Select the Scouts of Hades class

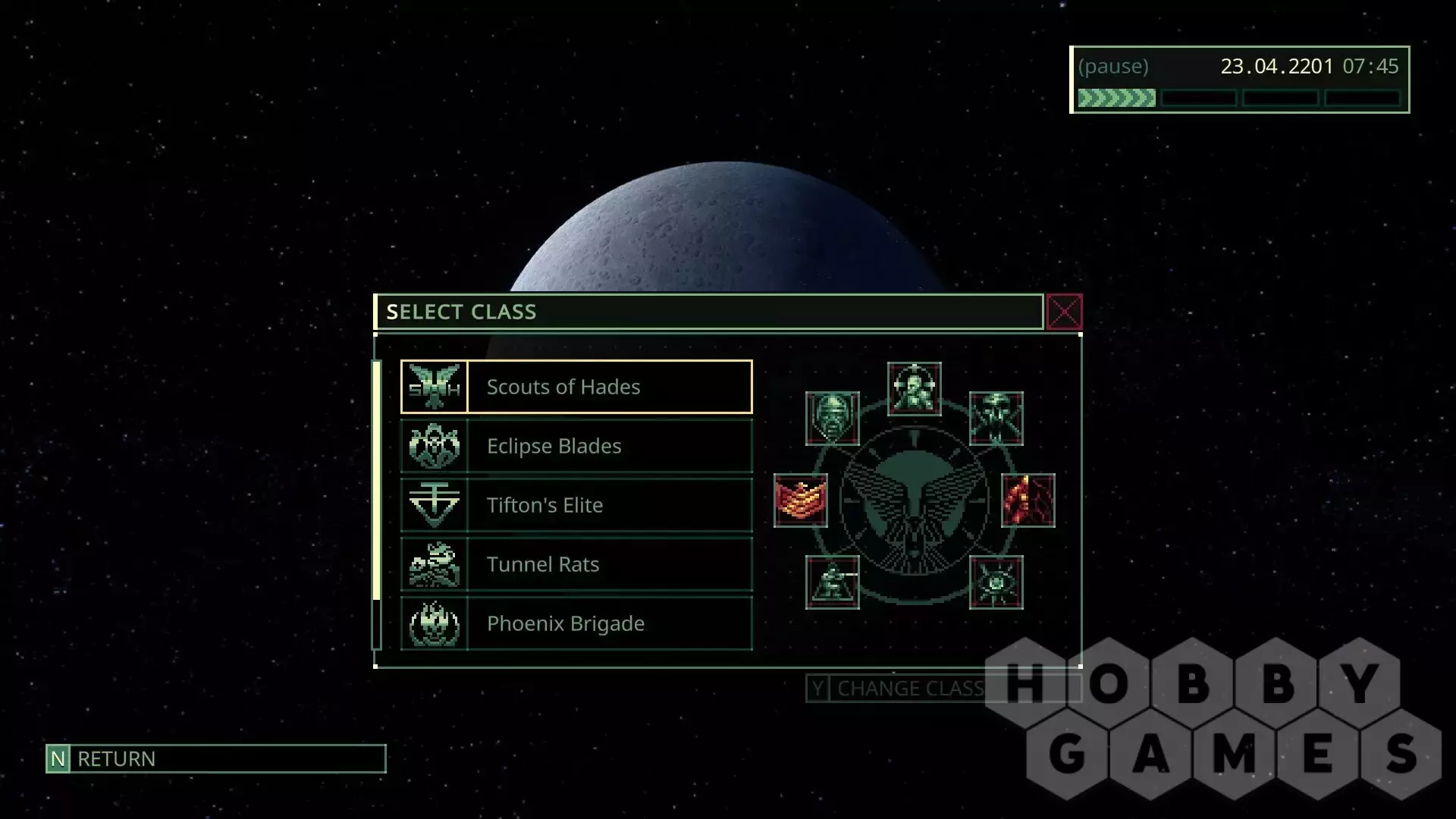[x=576, y=387]
